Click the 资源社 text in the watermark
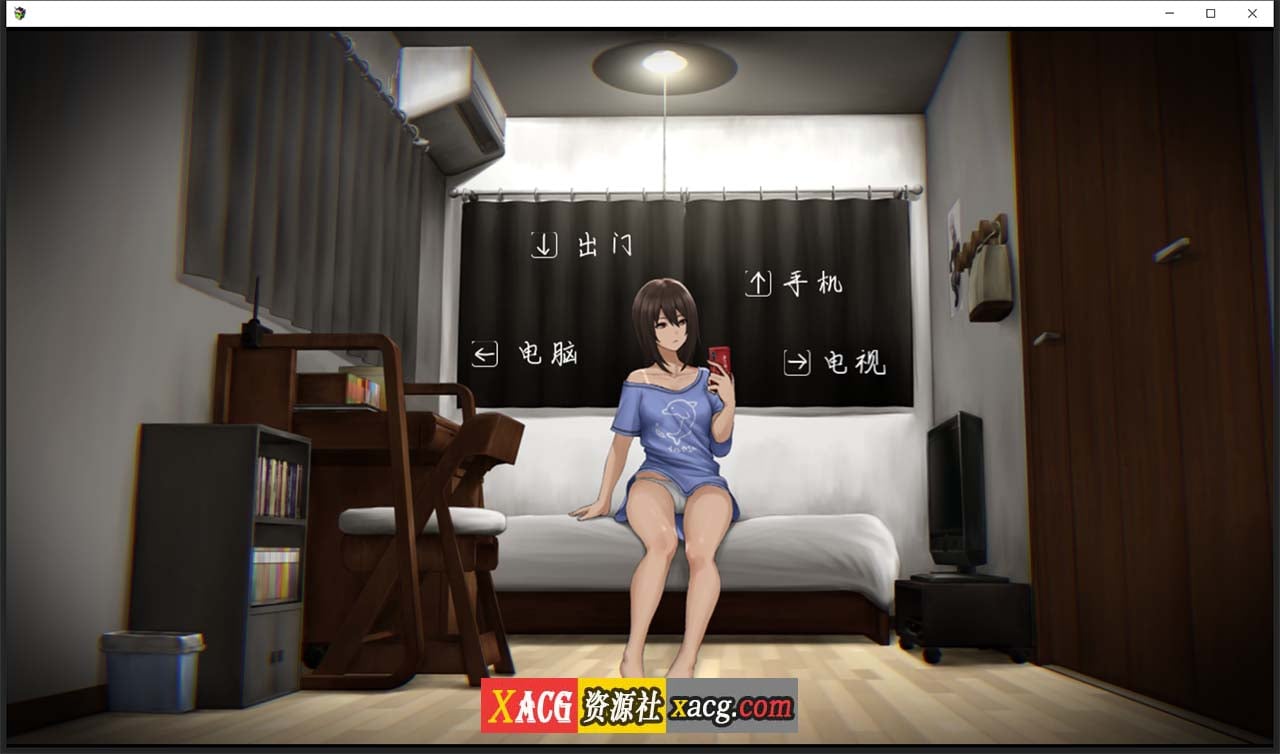 [622, 705]
